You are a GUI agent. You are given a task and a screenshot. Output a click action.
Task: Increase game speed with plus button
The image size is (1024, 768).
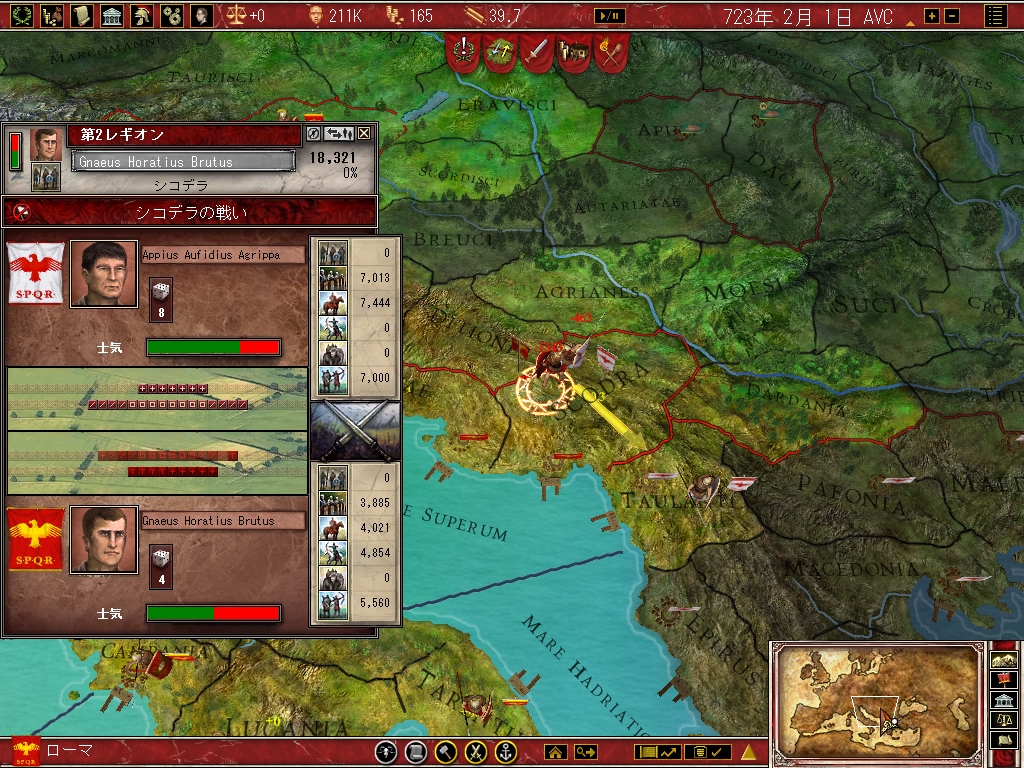pyautogui.click(x=932, y=16)
